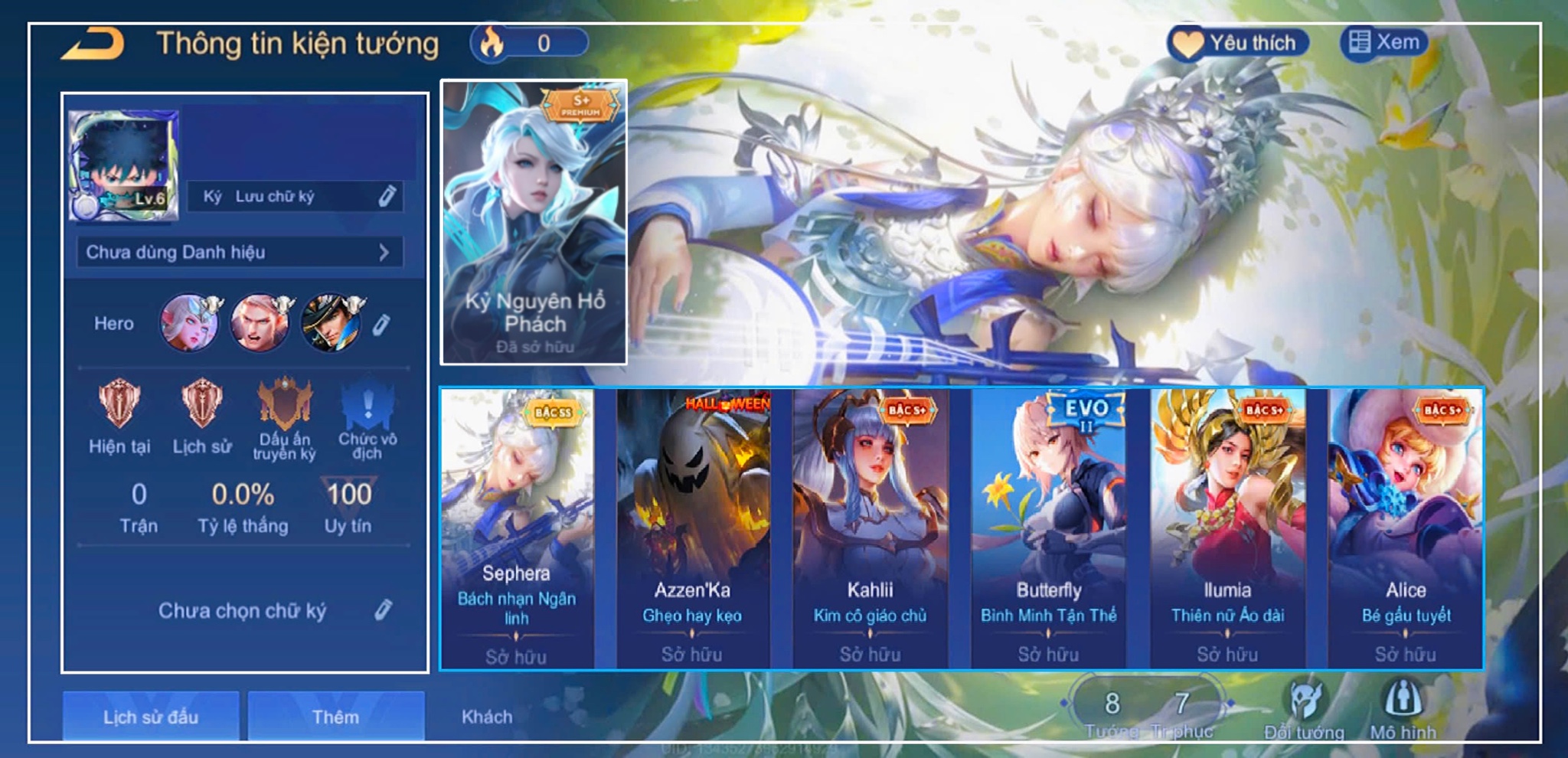Open the Xem view button

pyautogui.click(x=1384, y=42)
